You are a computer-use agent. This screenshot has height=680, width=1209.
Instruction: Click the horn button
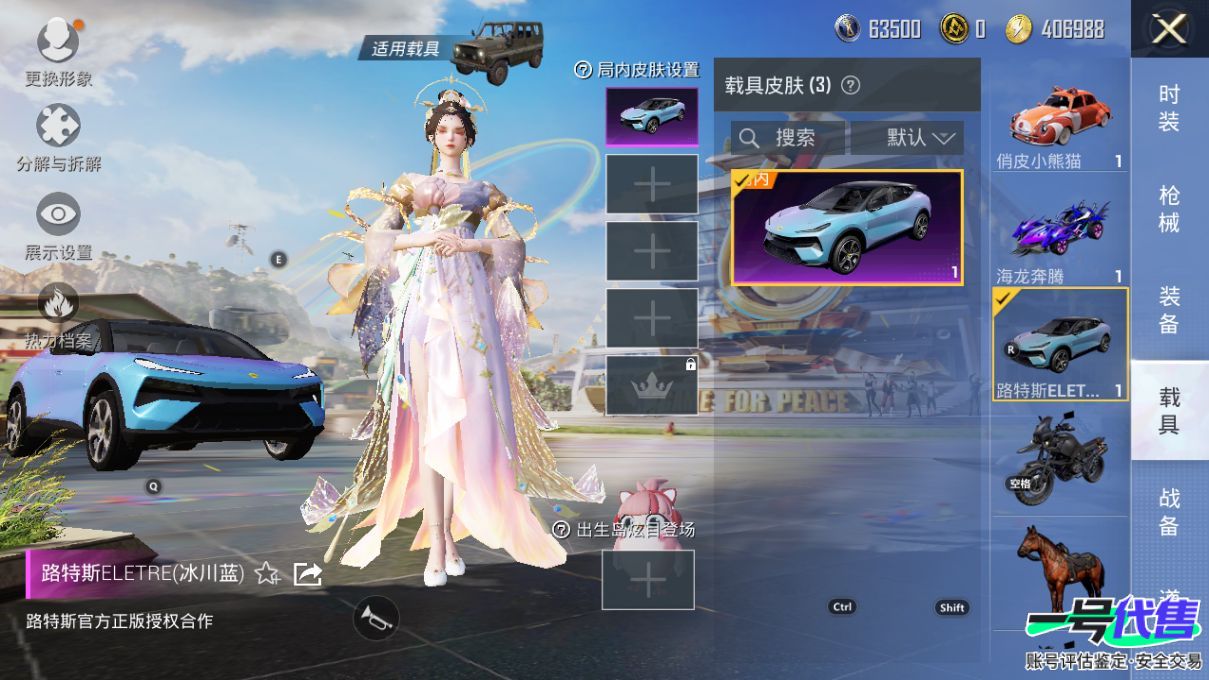pos(376,617)
